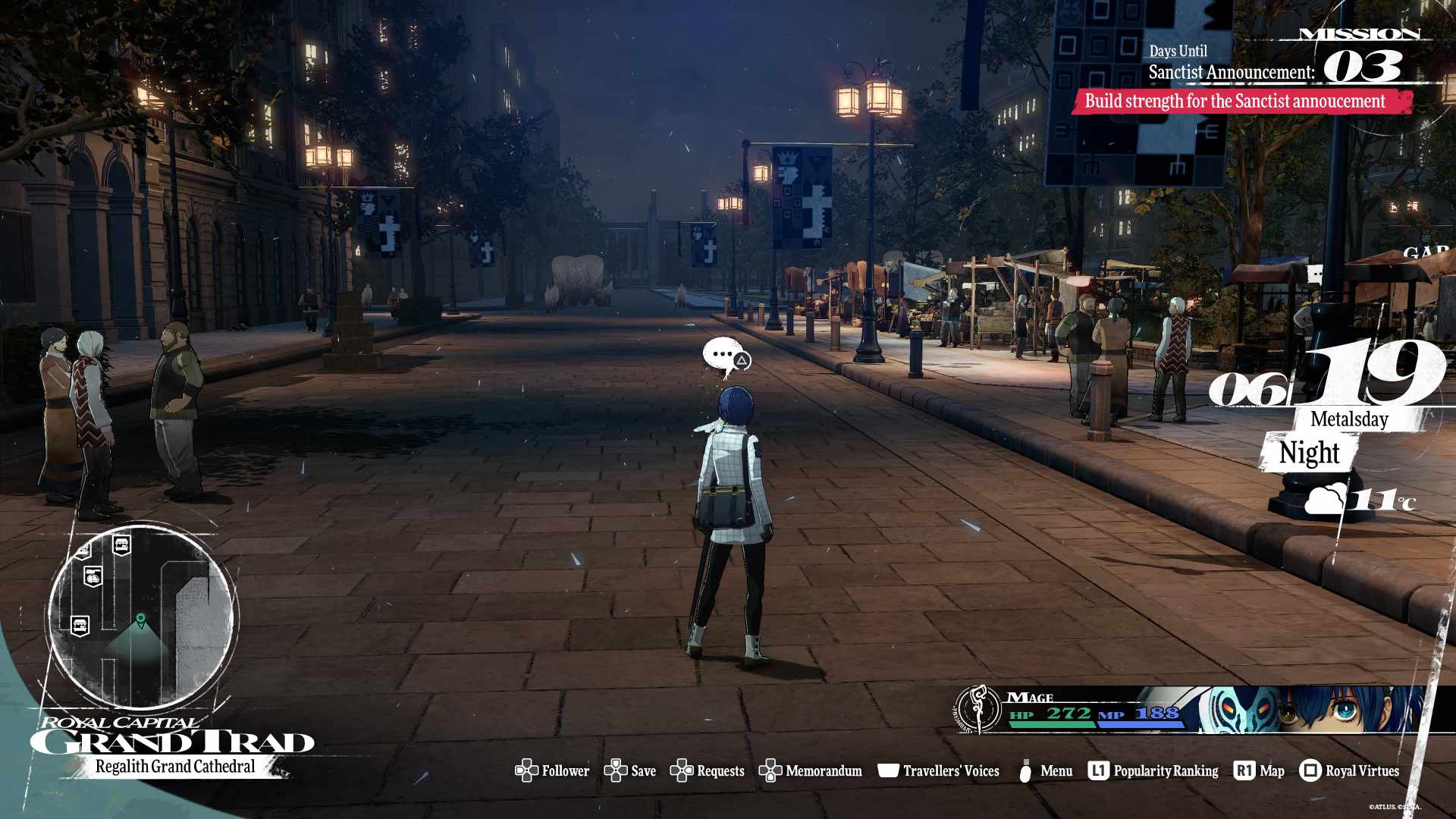The image size is (1456, 819).
Task: View the Popularity Ranking
Action: pyautogui.click(x=1153, y=770)
